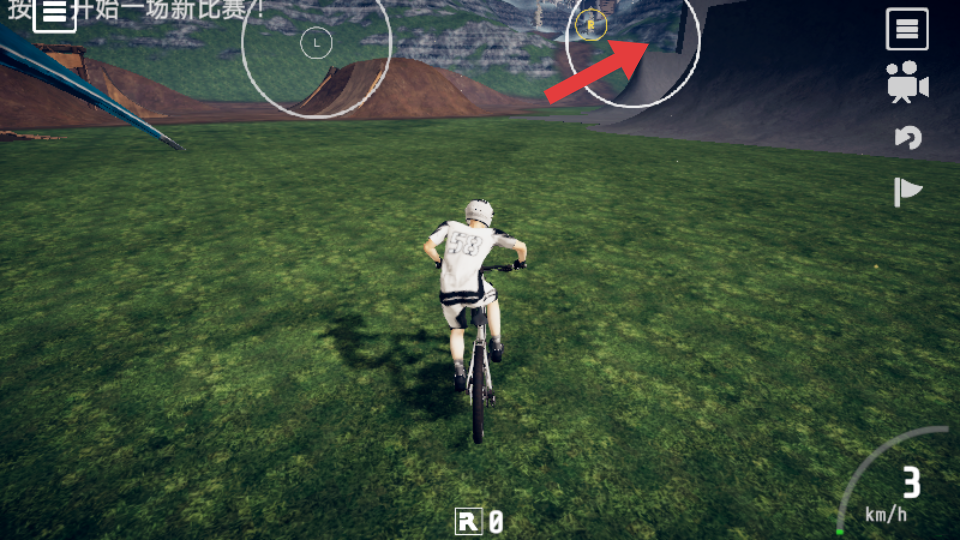Click the curved undo arrow icon

[x=908, y=137]
